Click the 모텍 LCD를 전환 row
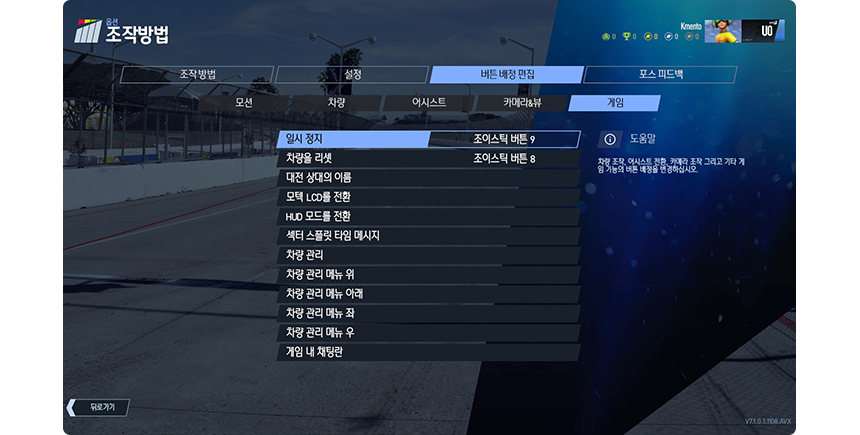 [427, 197]
